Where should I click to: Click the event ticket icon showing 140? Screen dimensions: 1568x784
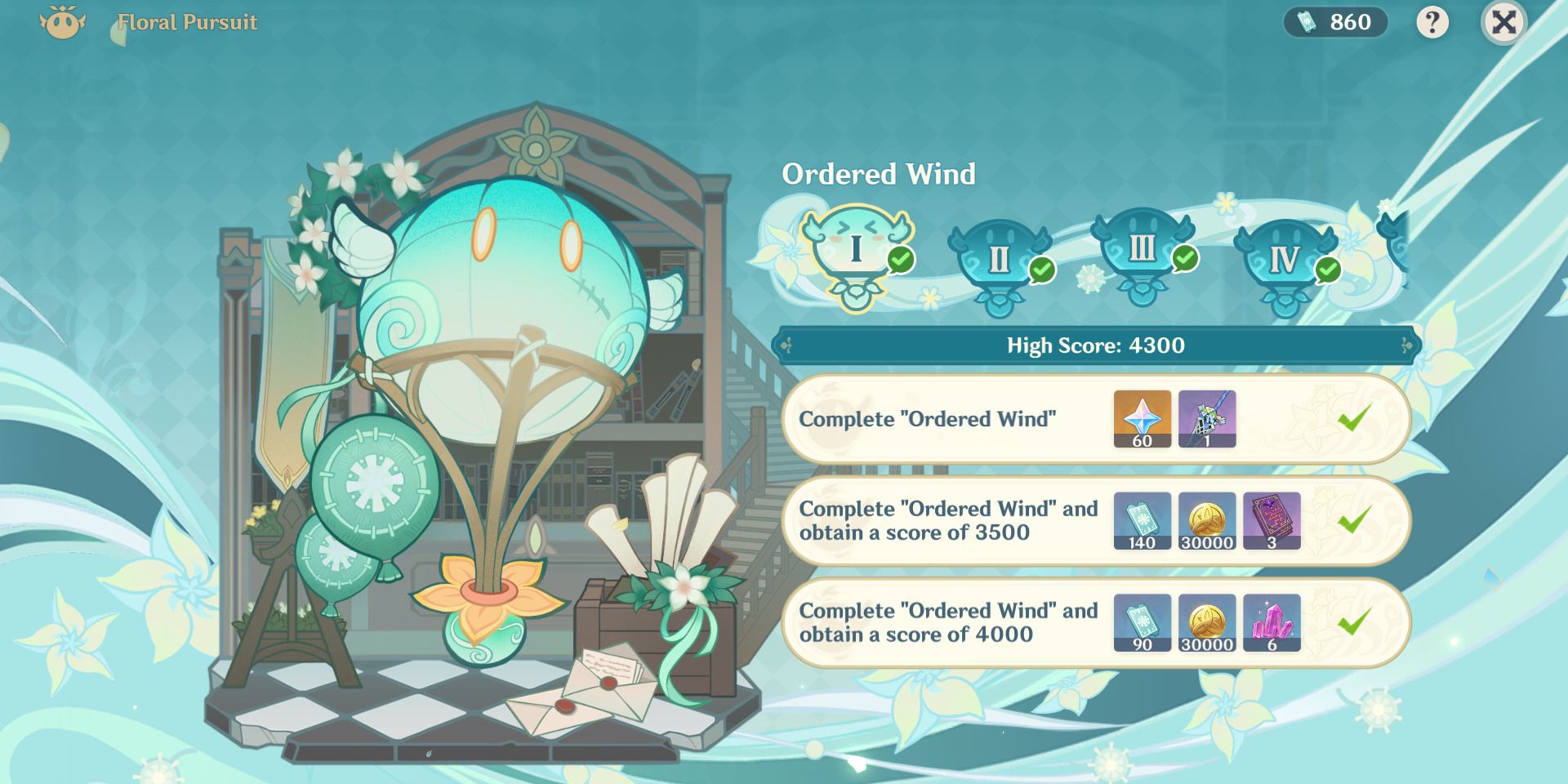coord(1142,521)
